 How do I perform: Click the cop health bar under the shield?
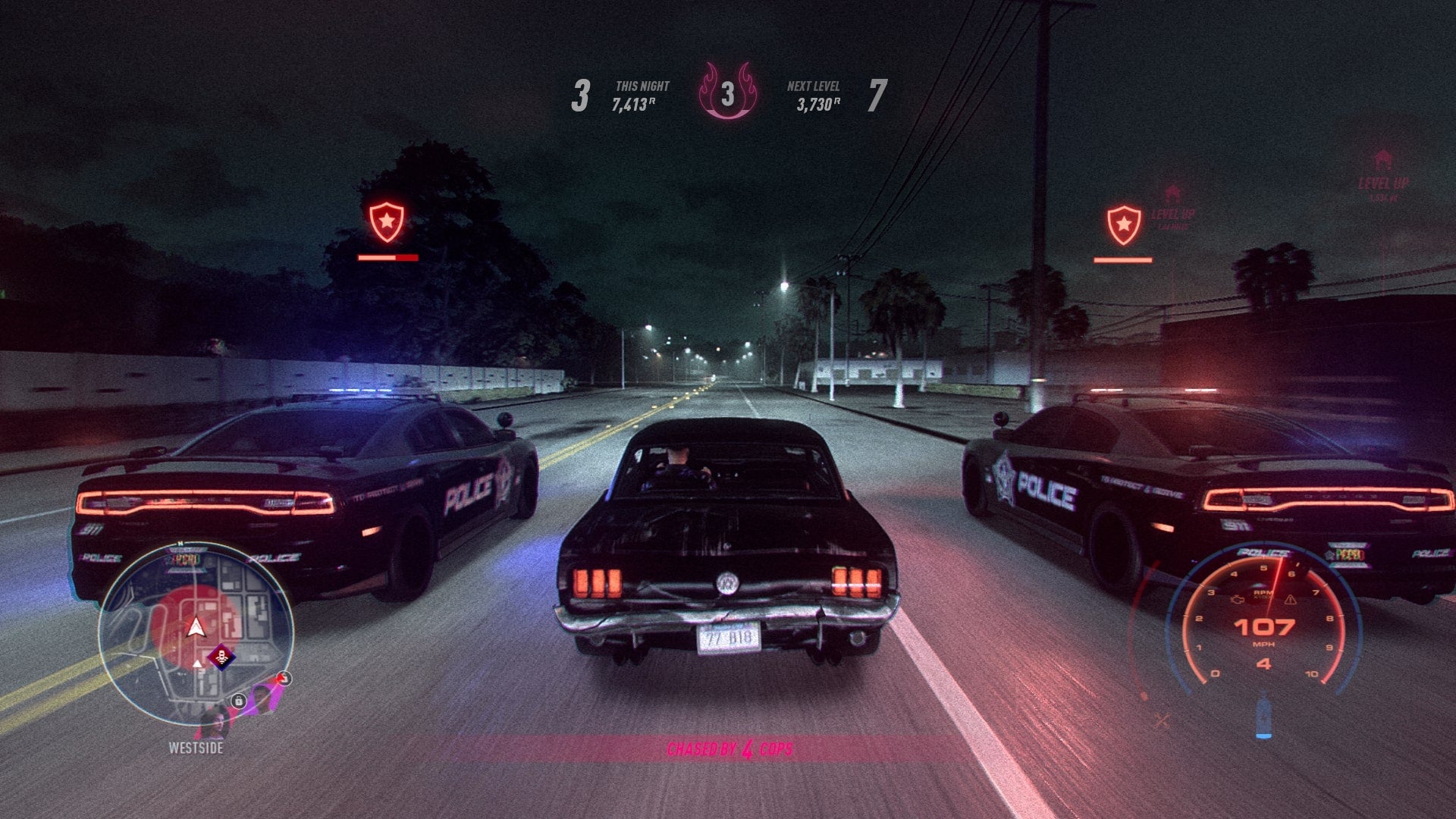click(x=387, y=258)
